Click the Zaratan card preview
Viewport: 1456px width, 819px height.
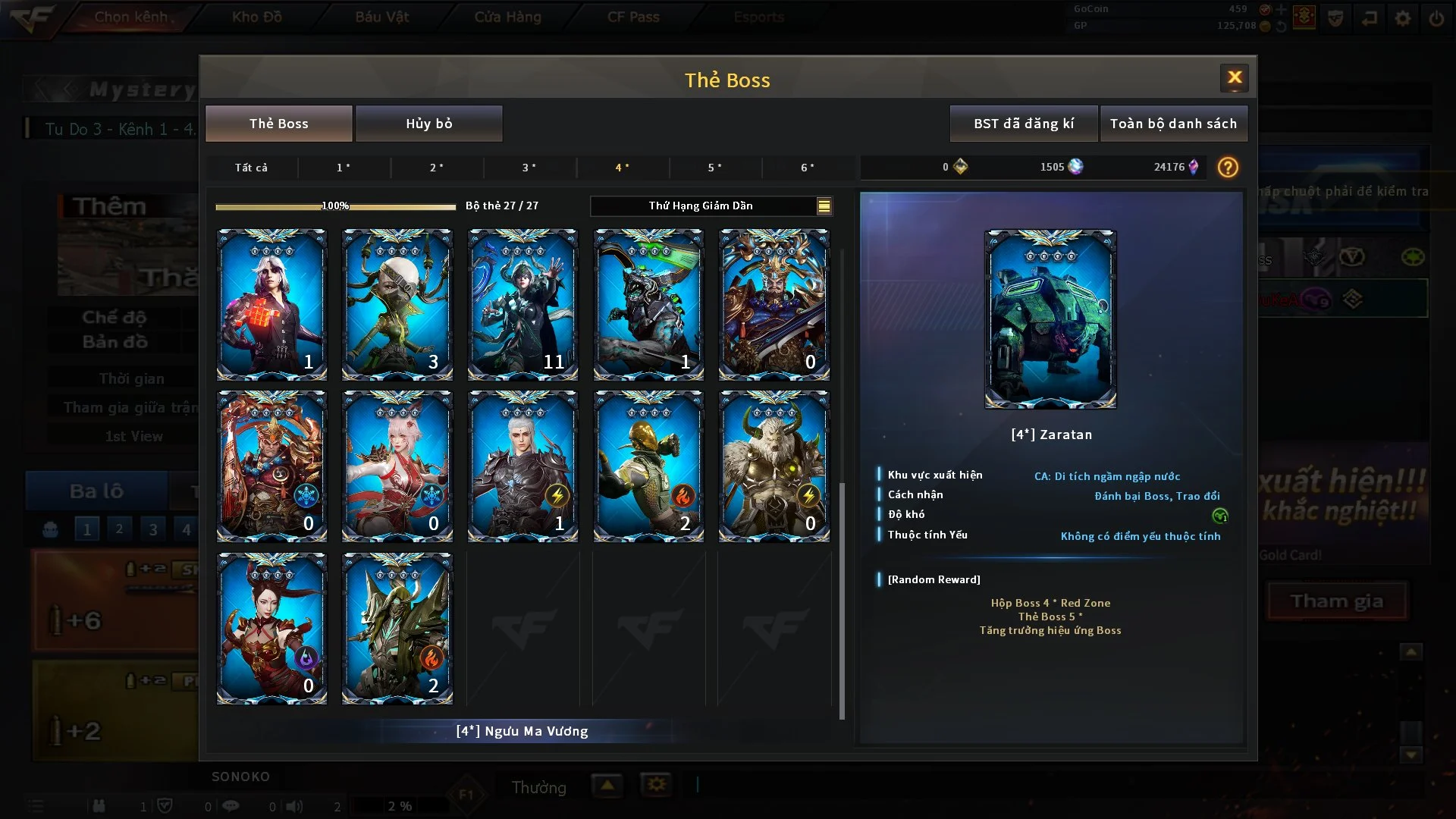point(1050,319)
